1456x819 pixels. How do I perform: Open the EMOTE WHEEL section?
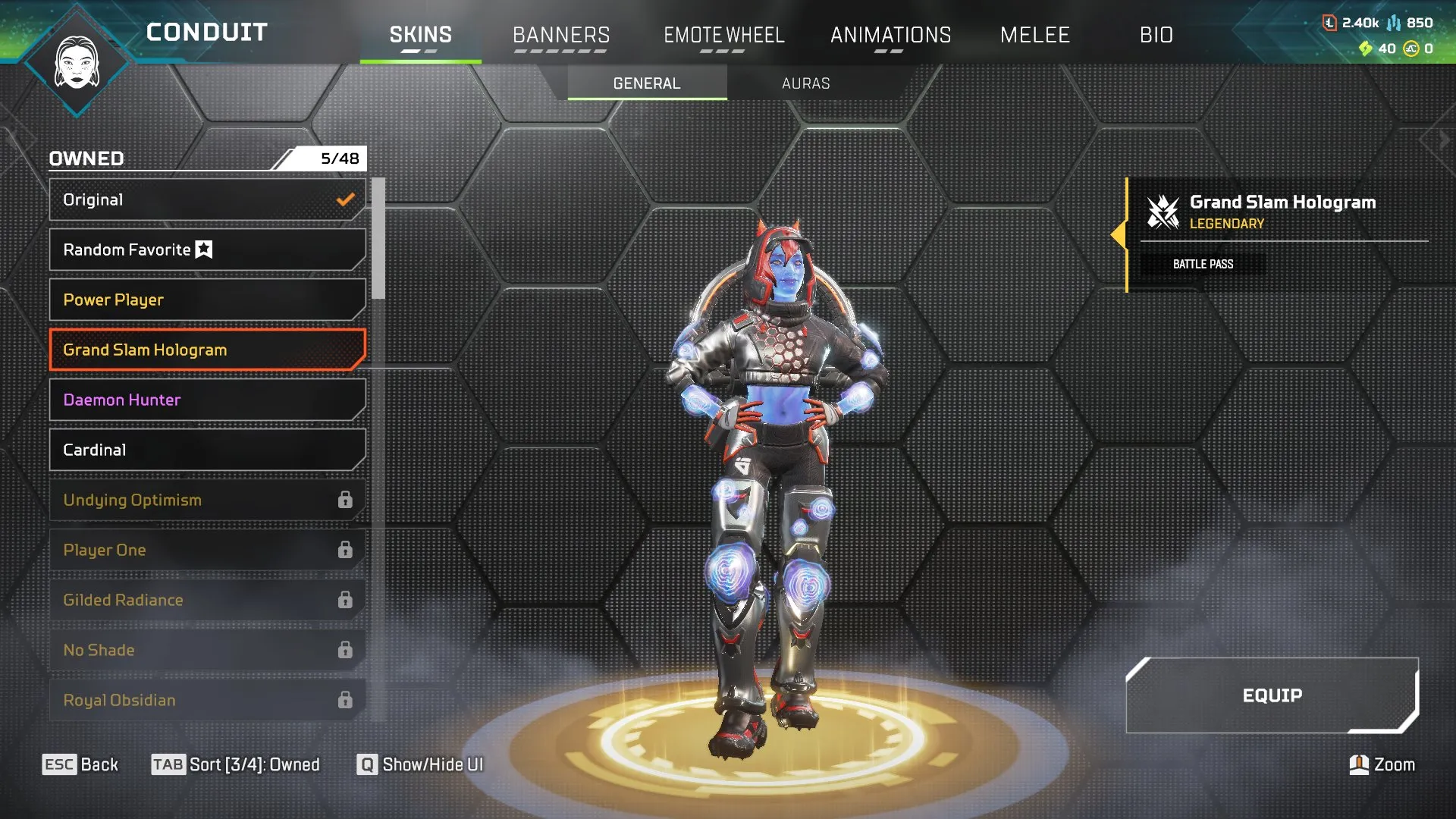coord(724,34)
